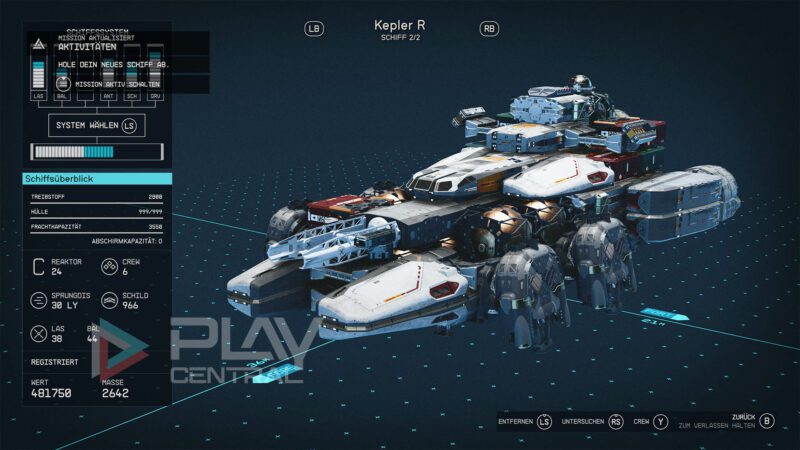
Task: Click the System wählen box
Action: click(x=96, y=126)
